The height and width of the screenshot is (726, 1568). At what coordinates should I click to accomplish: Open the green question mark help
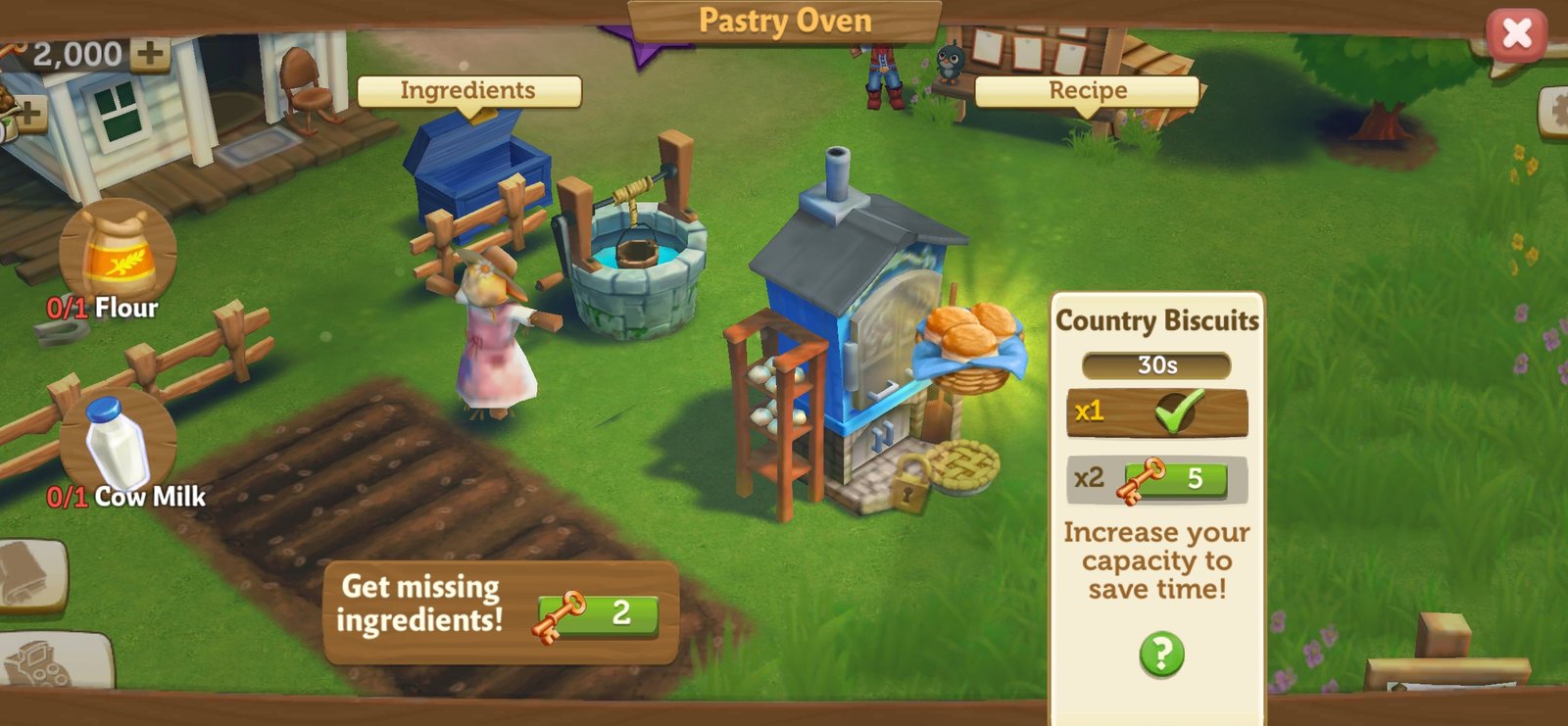pyautogui.click(x=1161, y=653)
